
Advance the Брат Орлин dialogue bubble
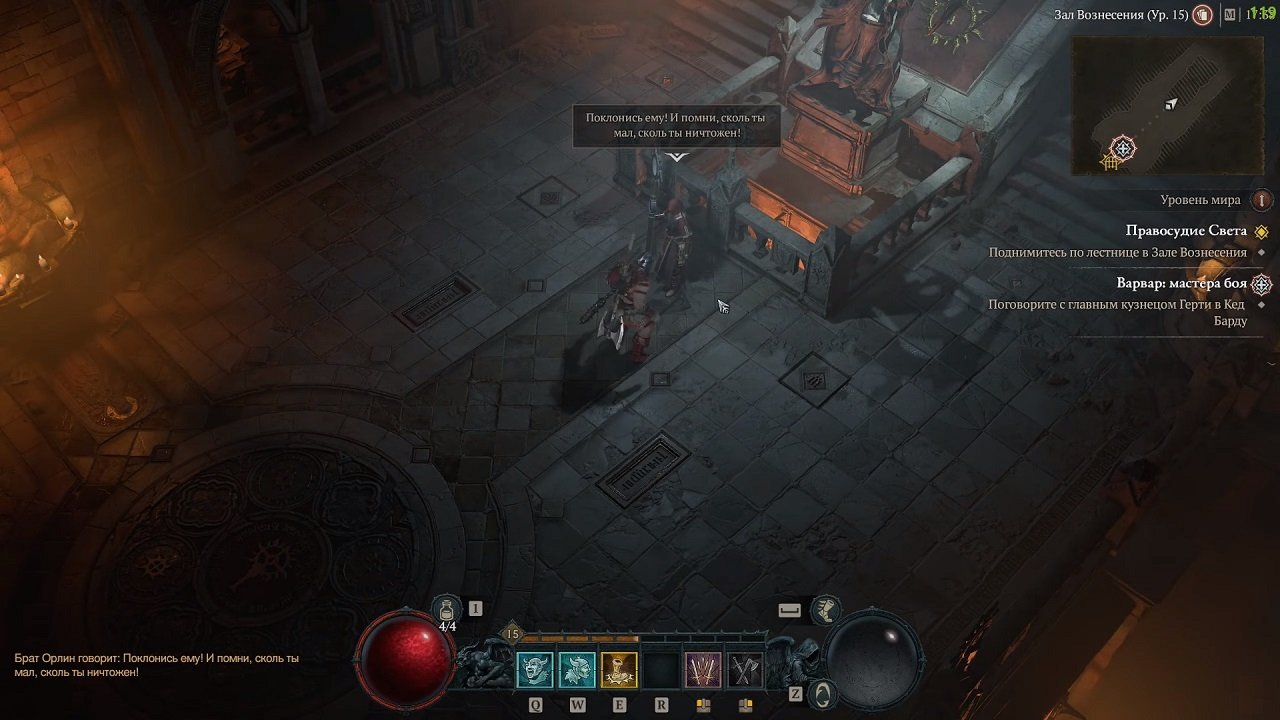click(x=676, y=126)
